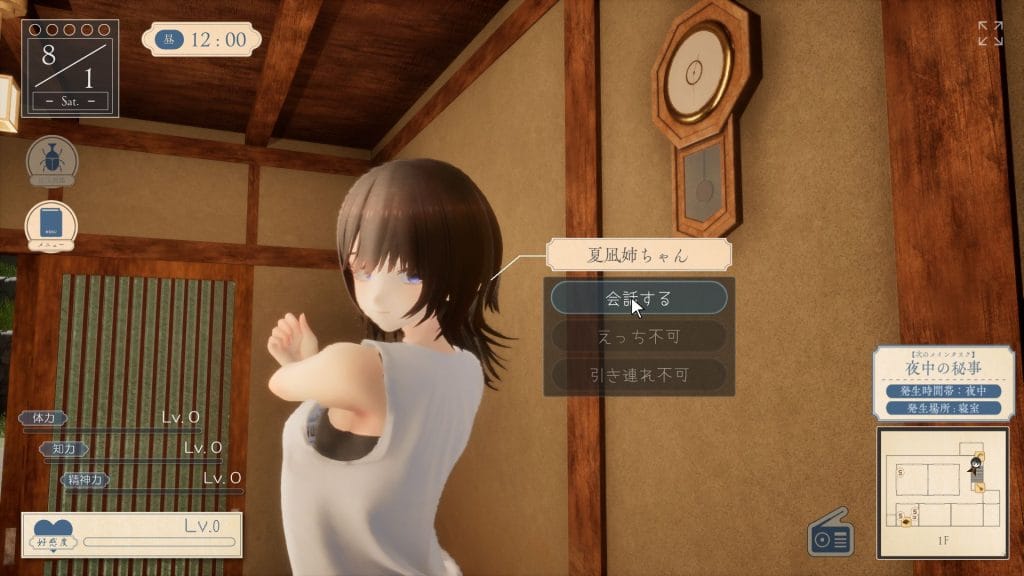
Task: Open the beetle collection icon
Action: coord(51,160)
